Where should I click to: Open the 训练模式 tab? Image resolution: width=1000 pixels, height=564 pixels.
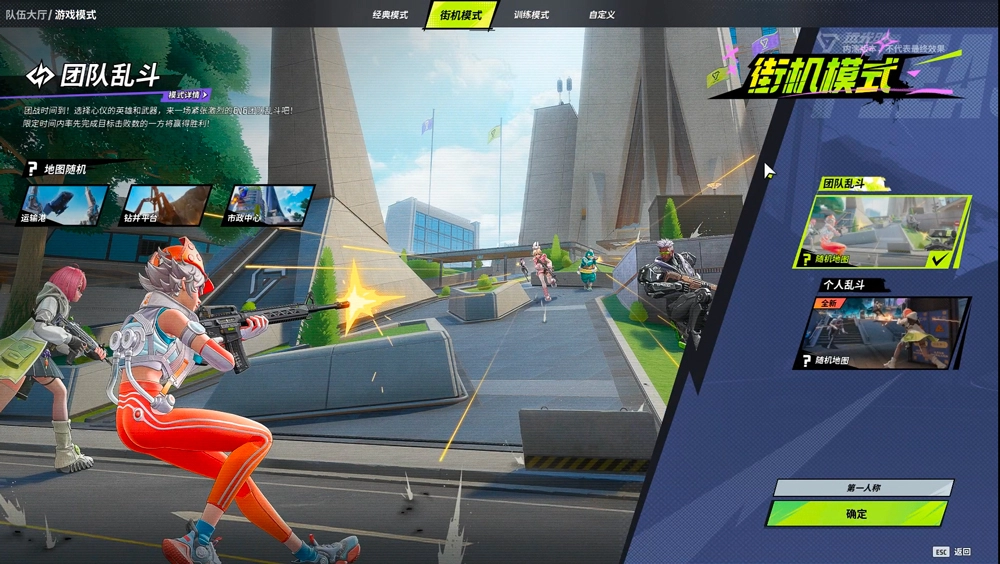(x=531, y=15)
